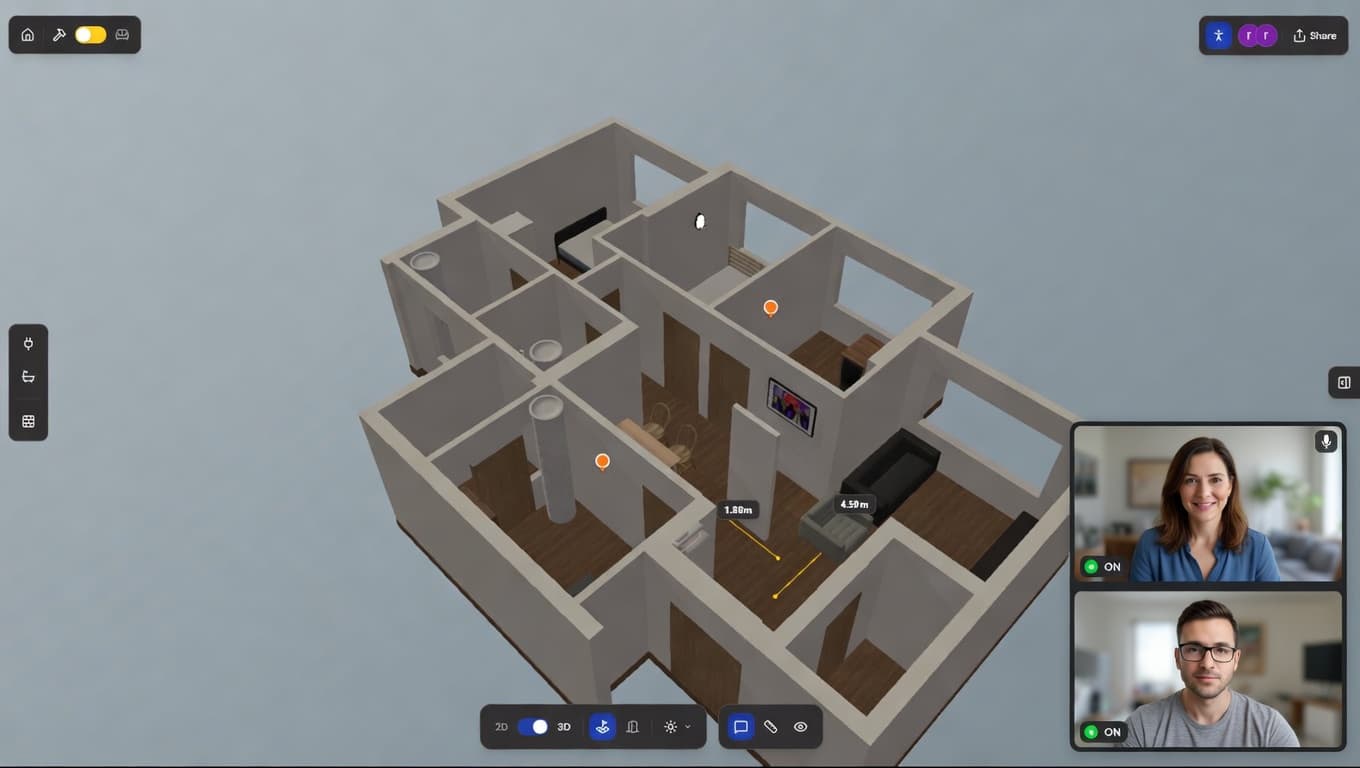Open the bathtub fixtures category
The height and width of the screenshot is (768, 1360).
click(28, 377)
